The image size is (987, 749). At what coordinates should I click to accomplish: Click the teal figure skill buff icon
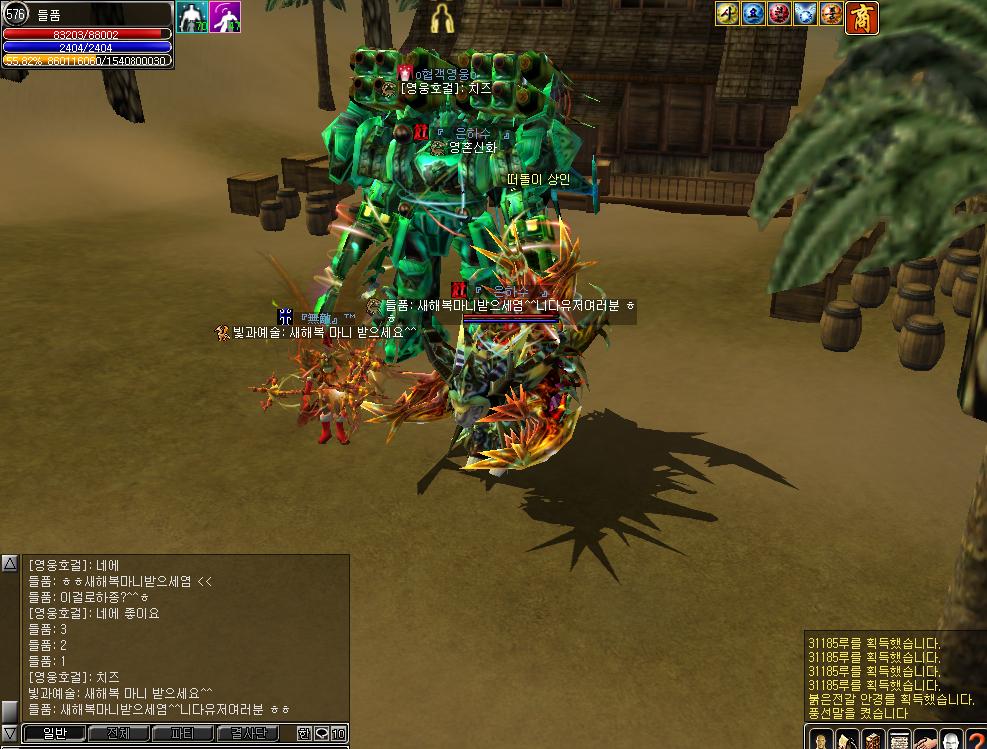point(192,17)
